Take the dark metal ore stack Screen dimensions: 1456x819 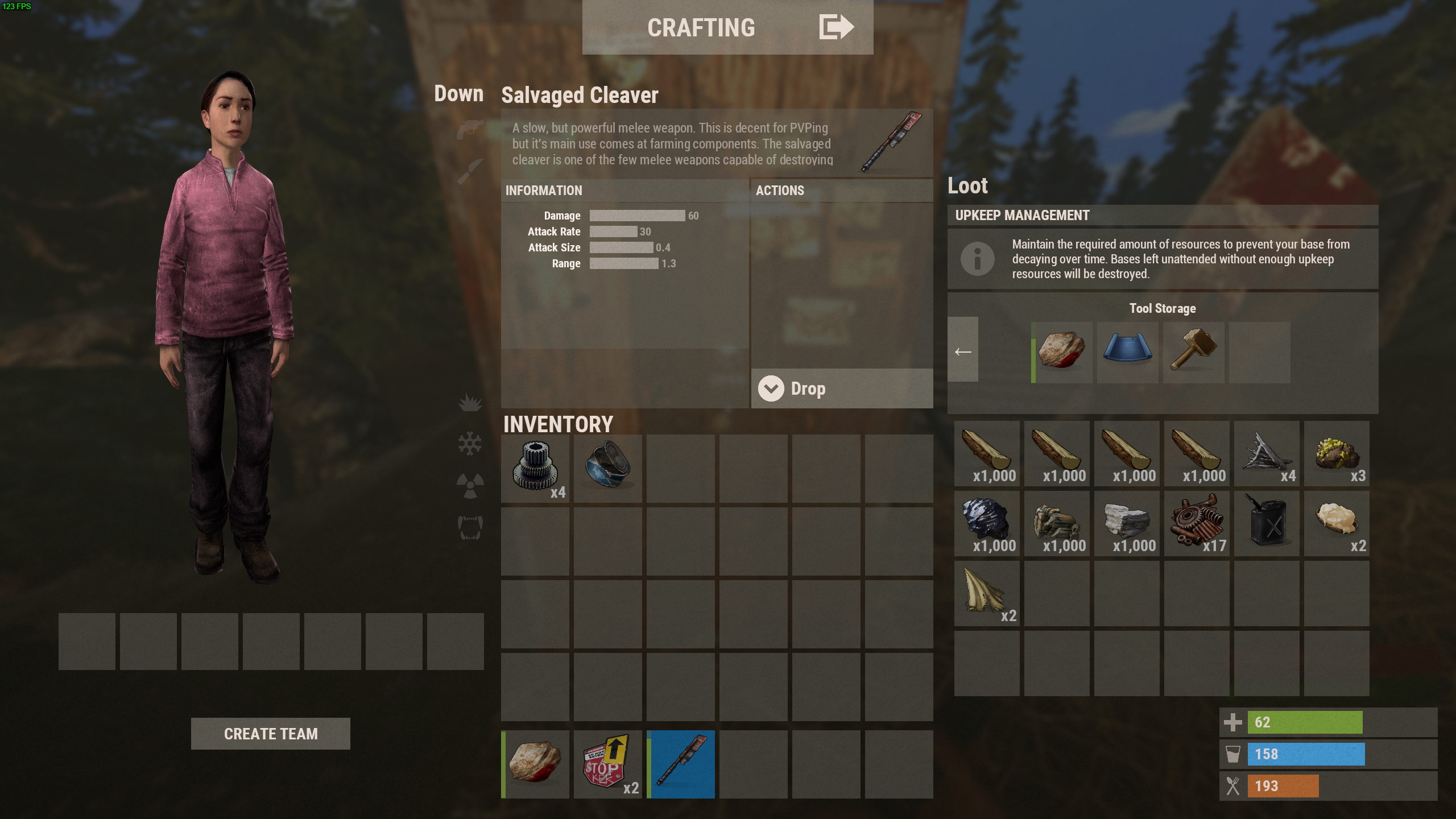click(987, 523)
